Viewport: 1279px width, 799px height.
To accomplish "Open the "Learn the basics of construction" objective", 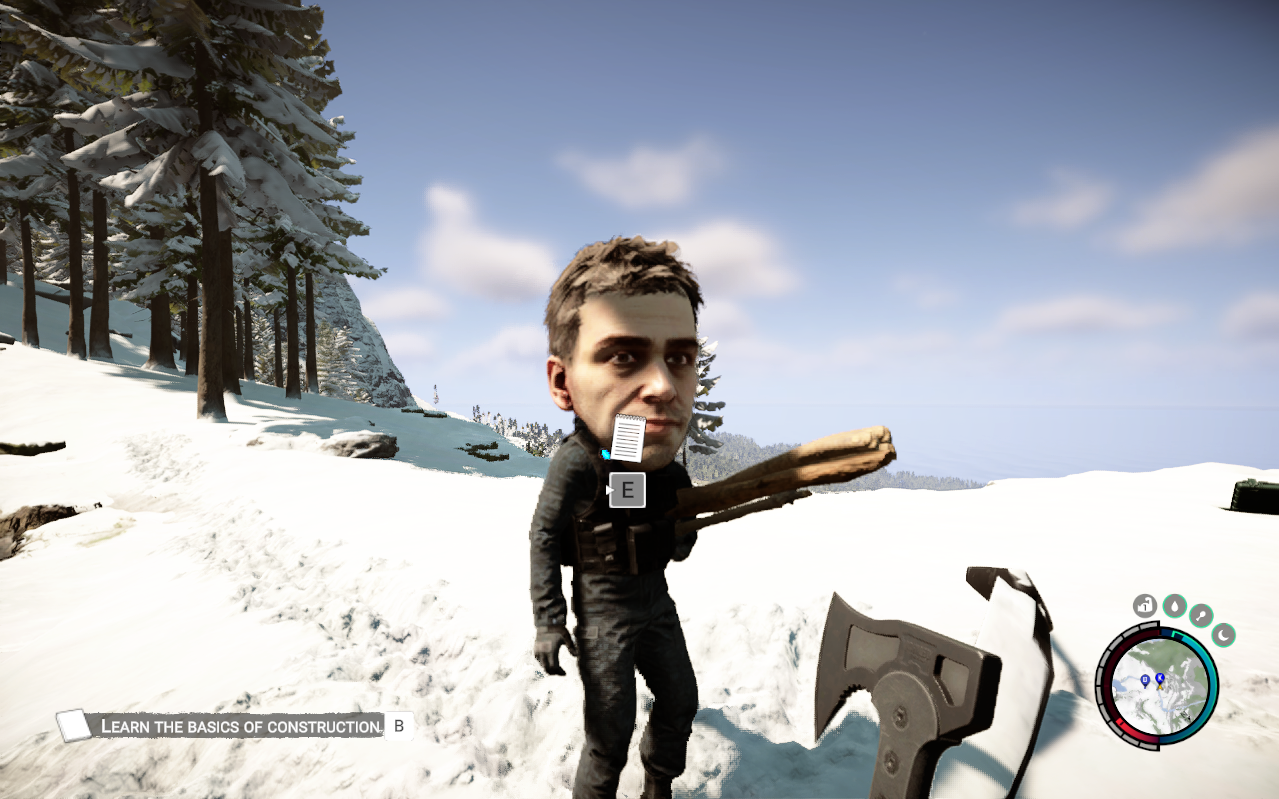I will (x=242, y=726).
